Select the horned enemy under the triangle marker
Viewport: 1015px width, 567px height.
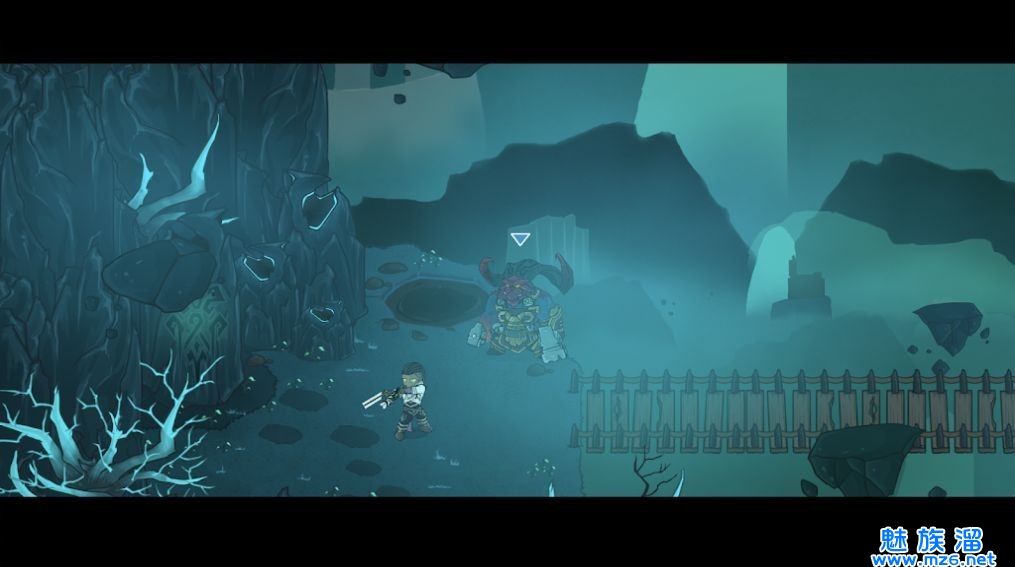521,312
